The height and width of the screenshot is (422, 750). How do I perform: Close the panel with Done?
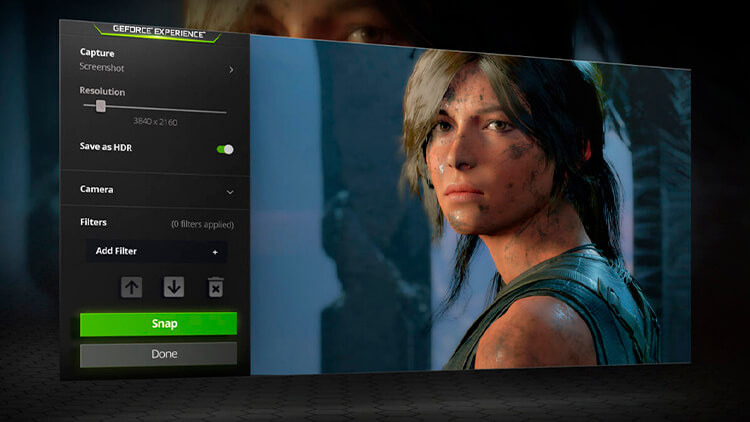158,354
